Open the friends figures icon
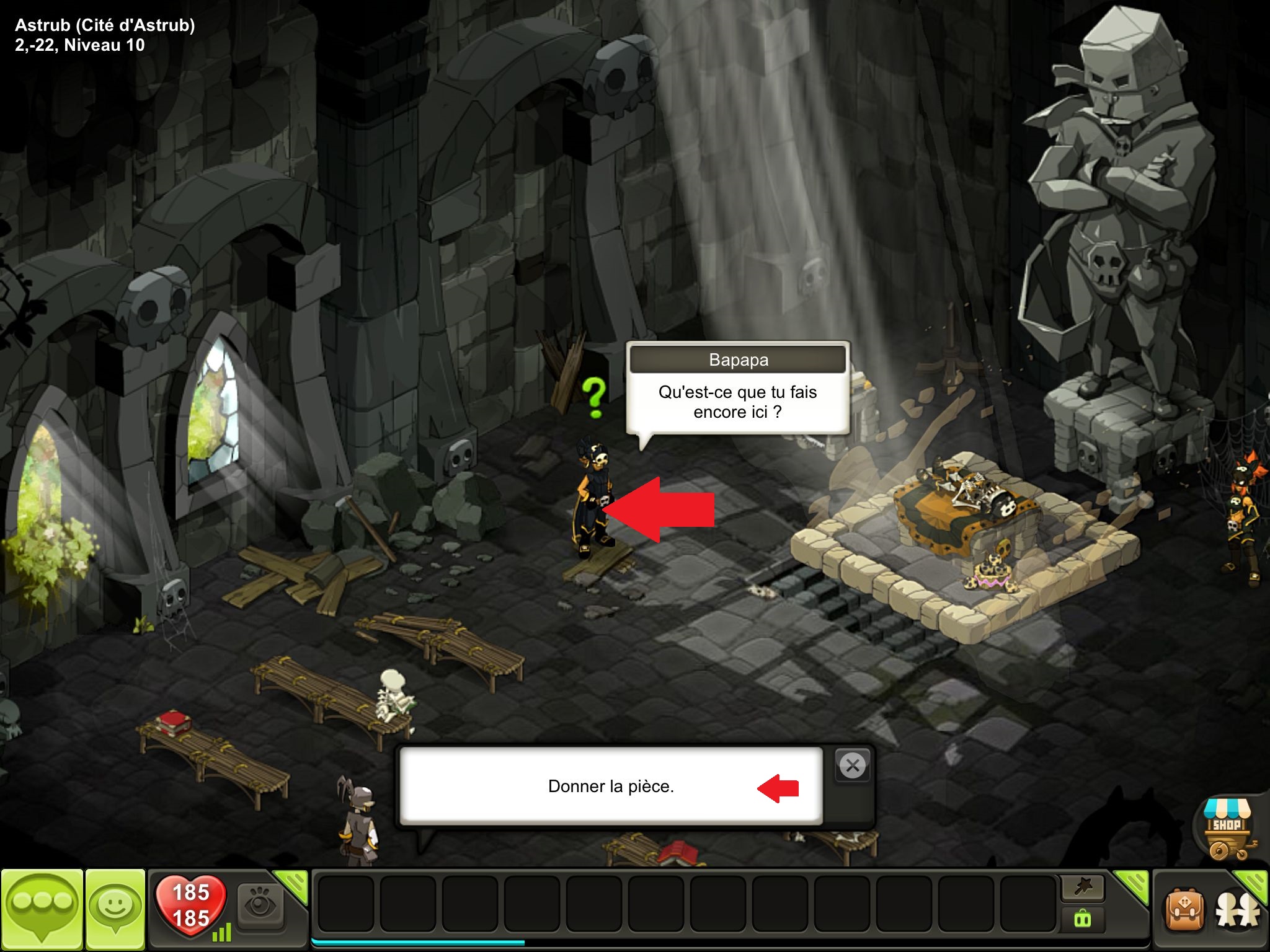The width and height of the screenshot is (1270, 952). (1238, 912)
